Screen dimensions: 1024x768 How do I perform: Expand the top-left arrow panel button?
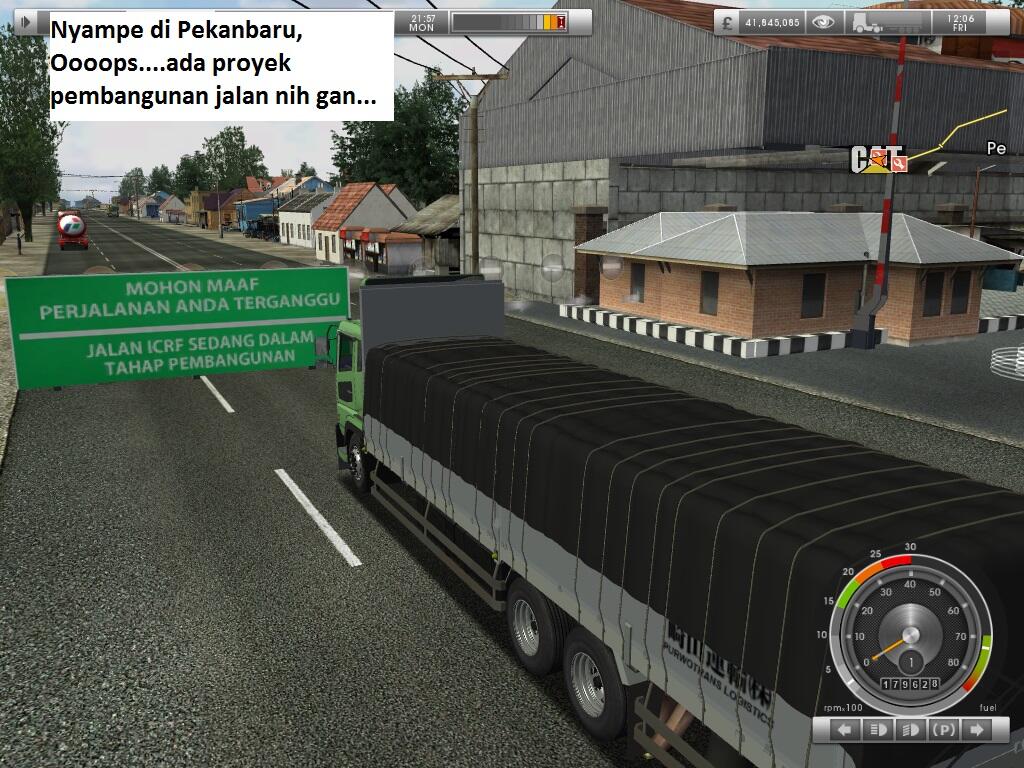point(24,21)
